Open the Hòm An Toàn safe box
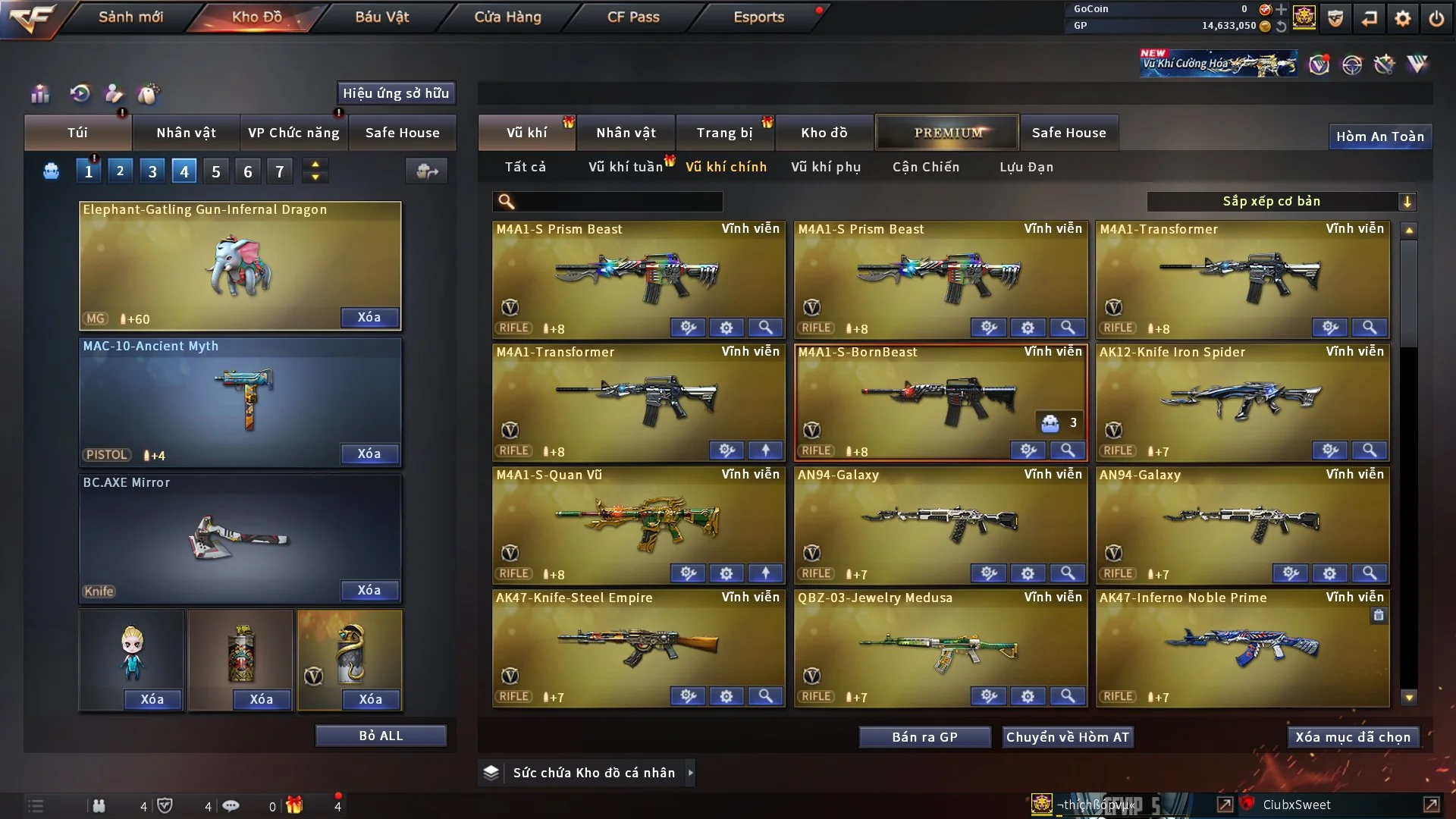Viewport: 1456px width, 819px height. coord(1379,136)
